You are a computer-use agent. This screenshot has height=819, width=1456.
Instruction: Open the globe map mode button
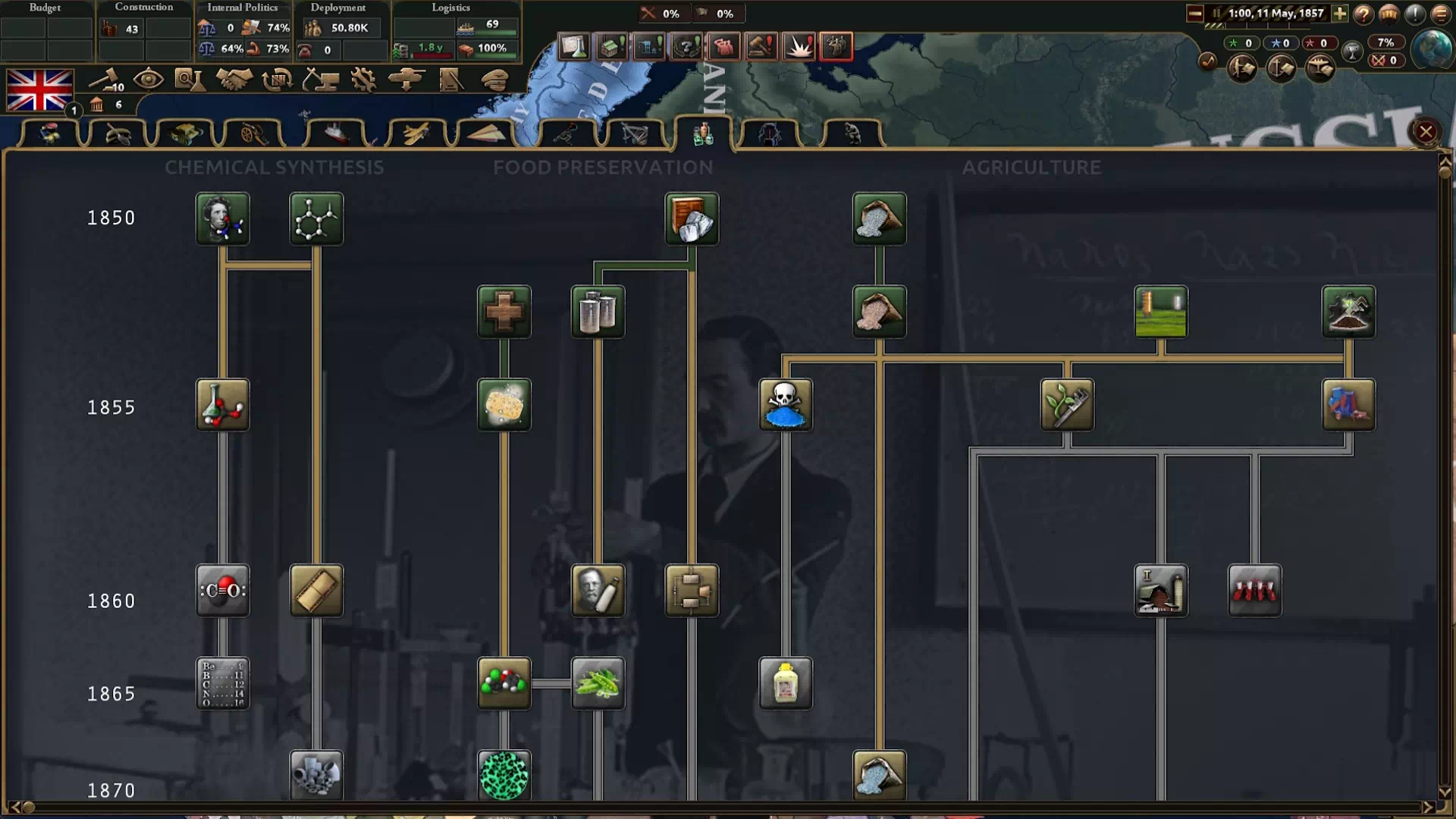[x=1431, y=49]
